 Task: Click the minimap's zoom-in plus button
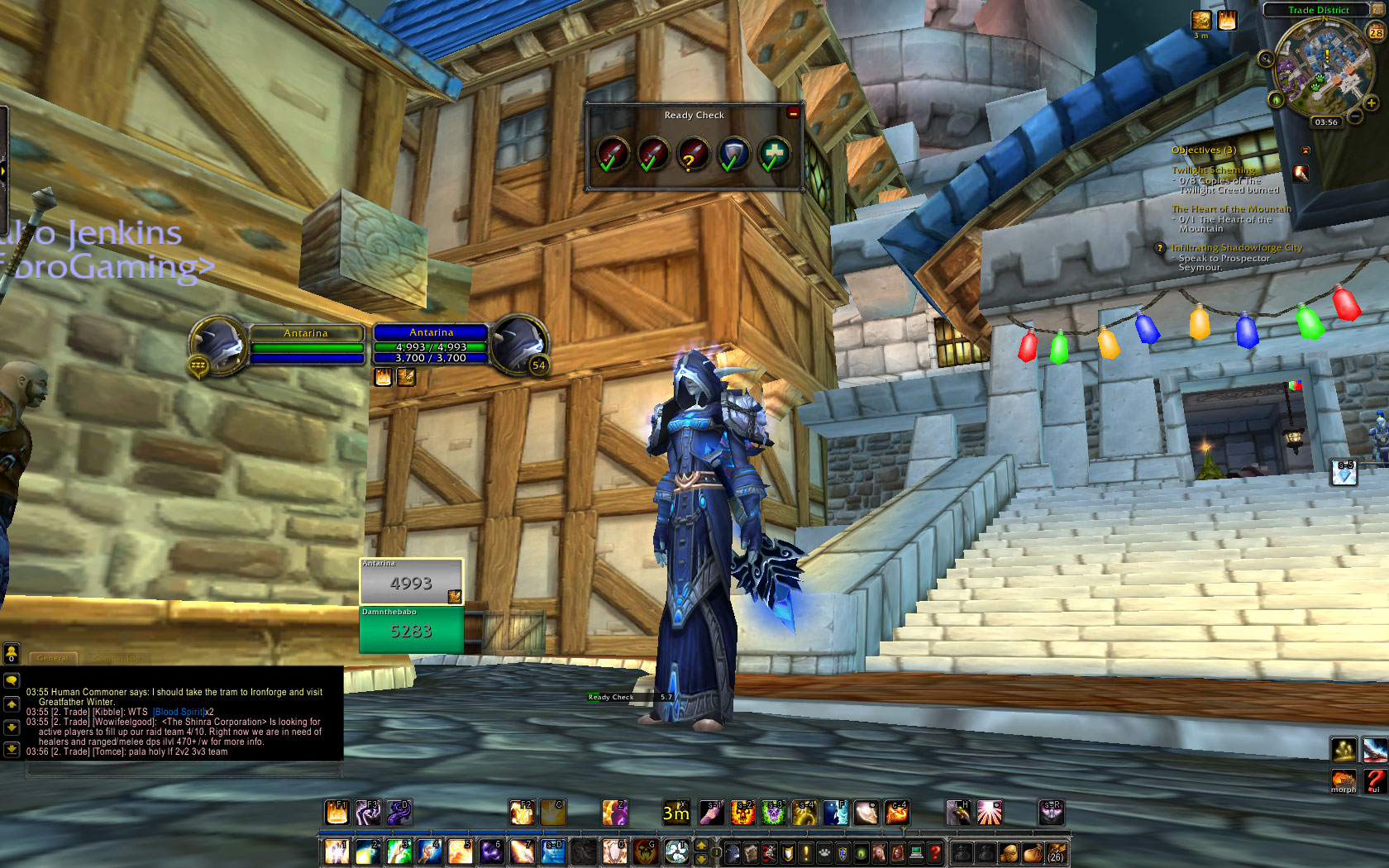(x=1371, y=103)
